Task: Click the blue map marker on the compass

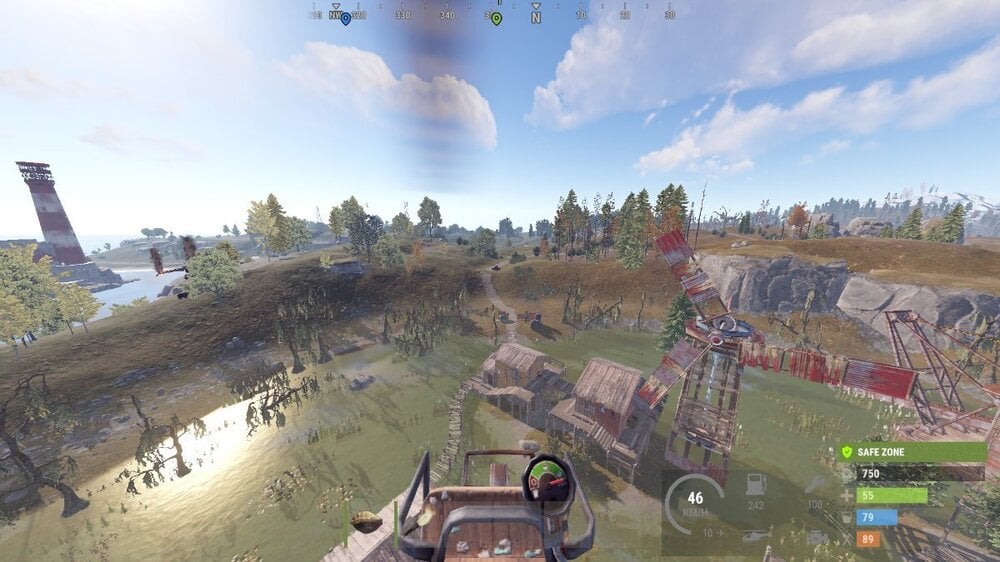Action: tap(346, 18)
